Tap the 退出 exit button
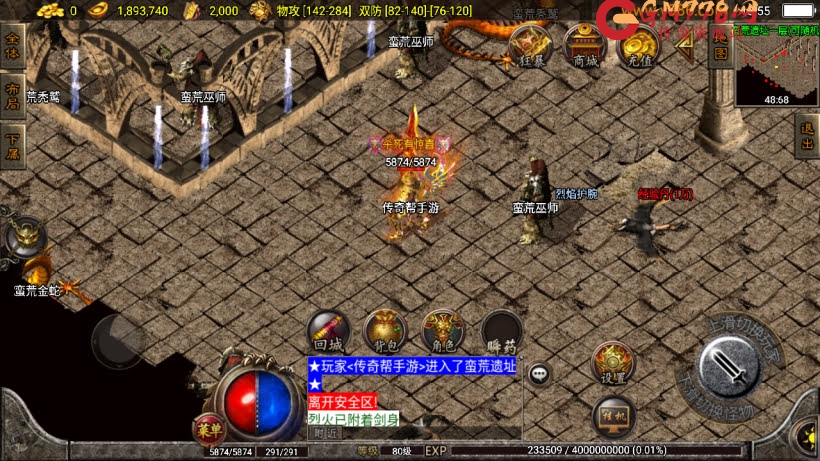Image resolution: width=820 pixels, height=461 pixels. (x=807, y=135)
